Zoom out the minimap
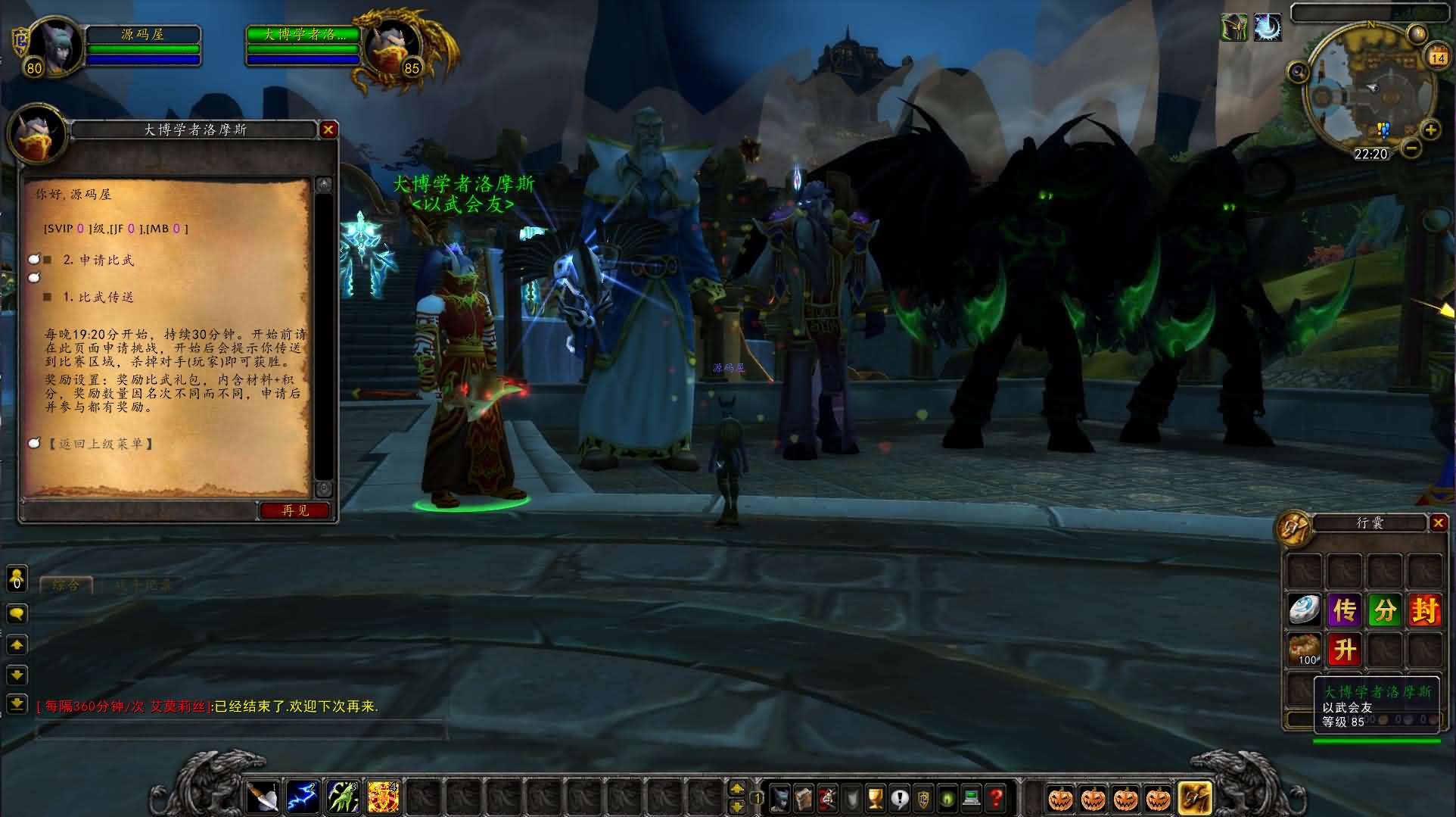The width and height of the screenshot is (1456, 817). [1411, 148]
